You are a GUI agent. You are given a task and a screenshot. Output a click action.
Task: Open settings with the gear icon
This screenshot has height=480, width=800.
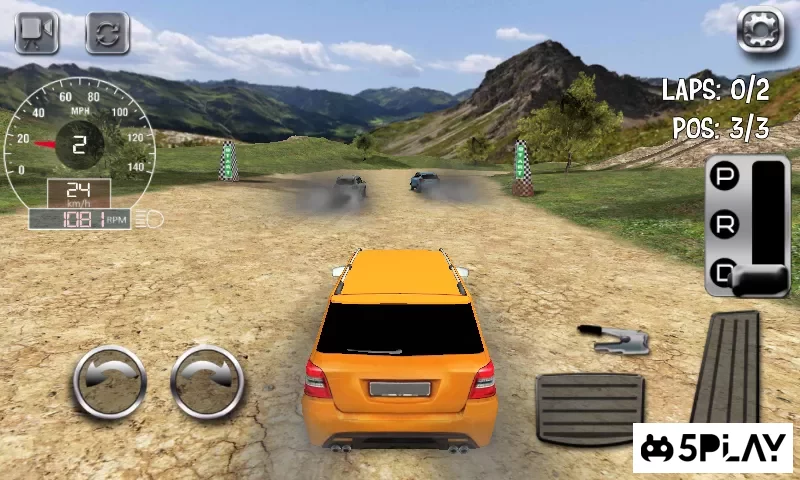click(x=760, y=30)
